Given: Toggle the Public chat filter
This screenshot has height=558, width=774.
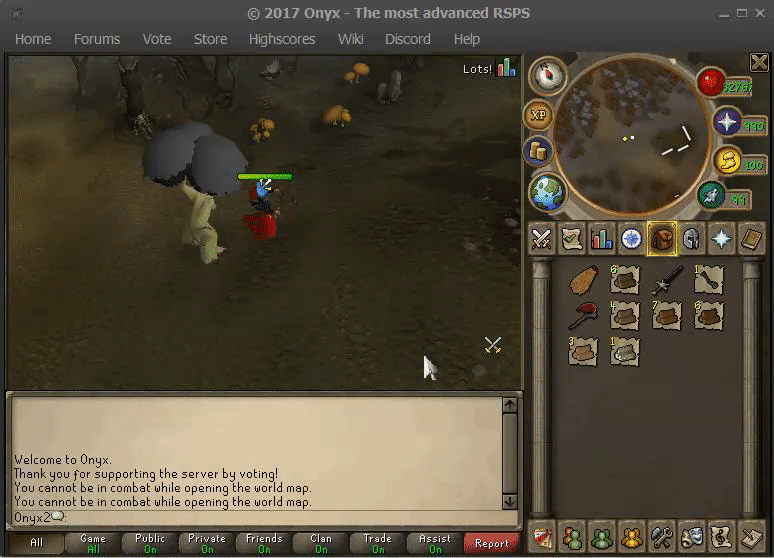Looking at the screenshot, I should point(150,543).
